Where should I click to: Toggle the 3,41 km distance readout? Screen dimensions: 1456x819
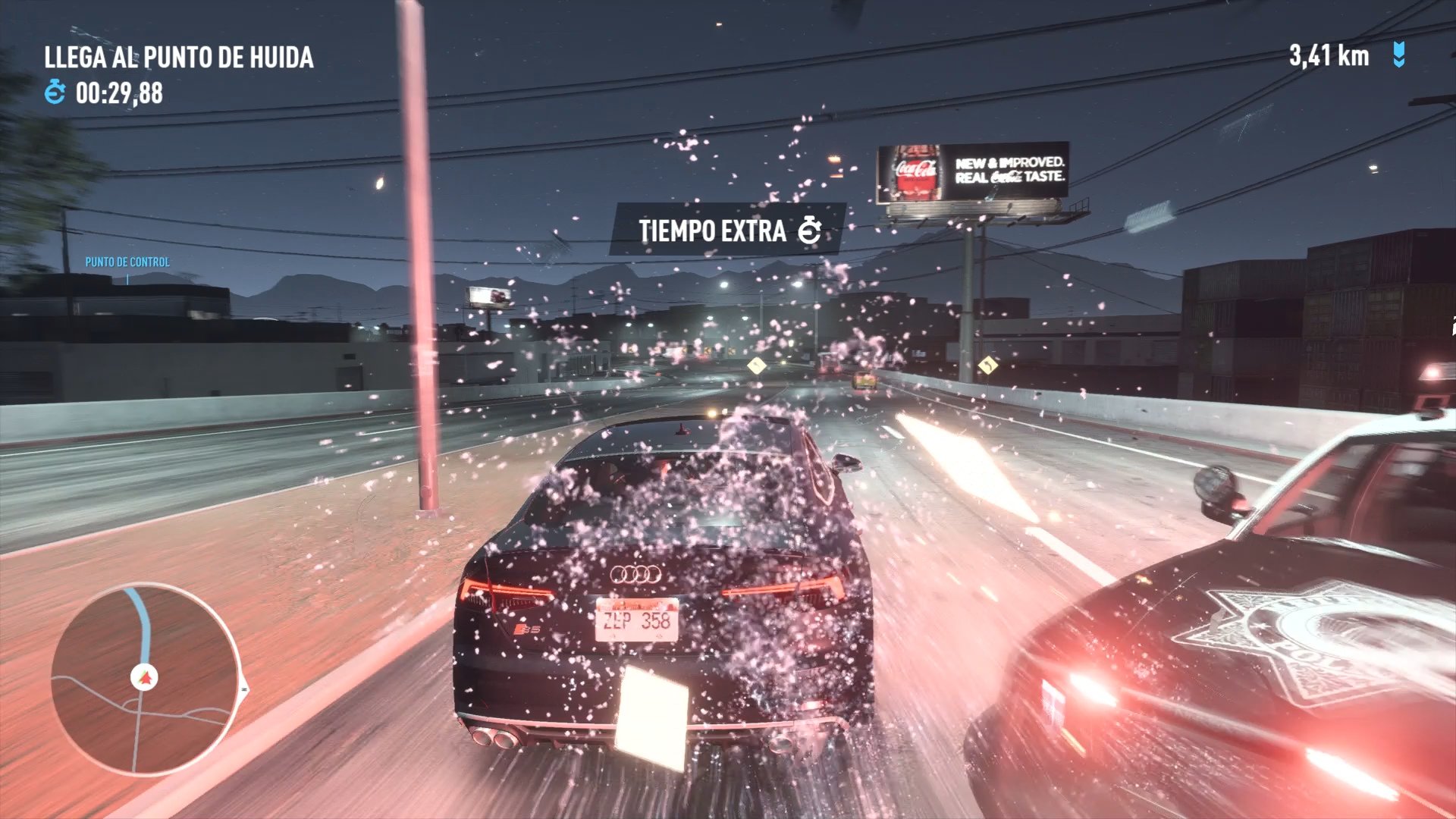(x=1329, y=55)
